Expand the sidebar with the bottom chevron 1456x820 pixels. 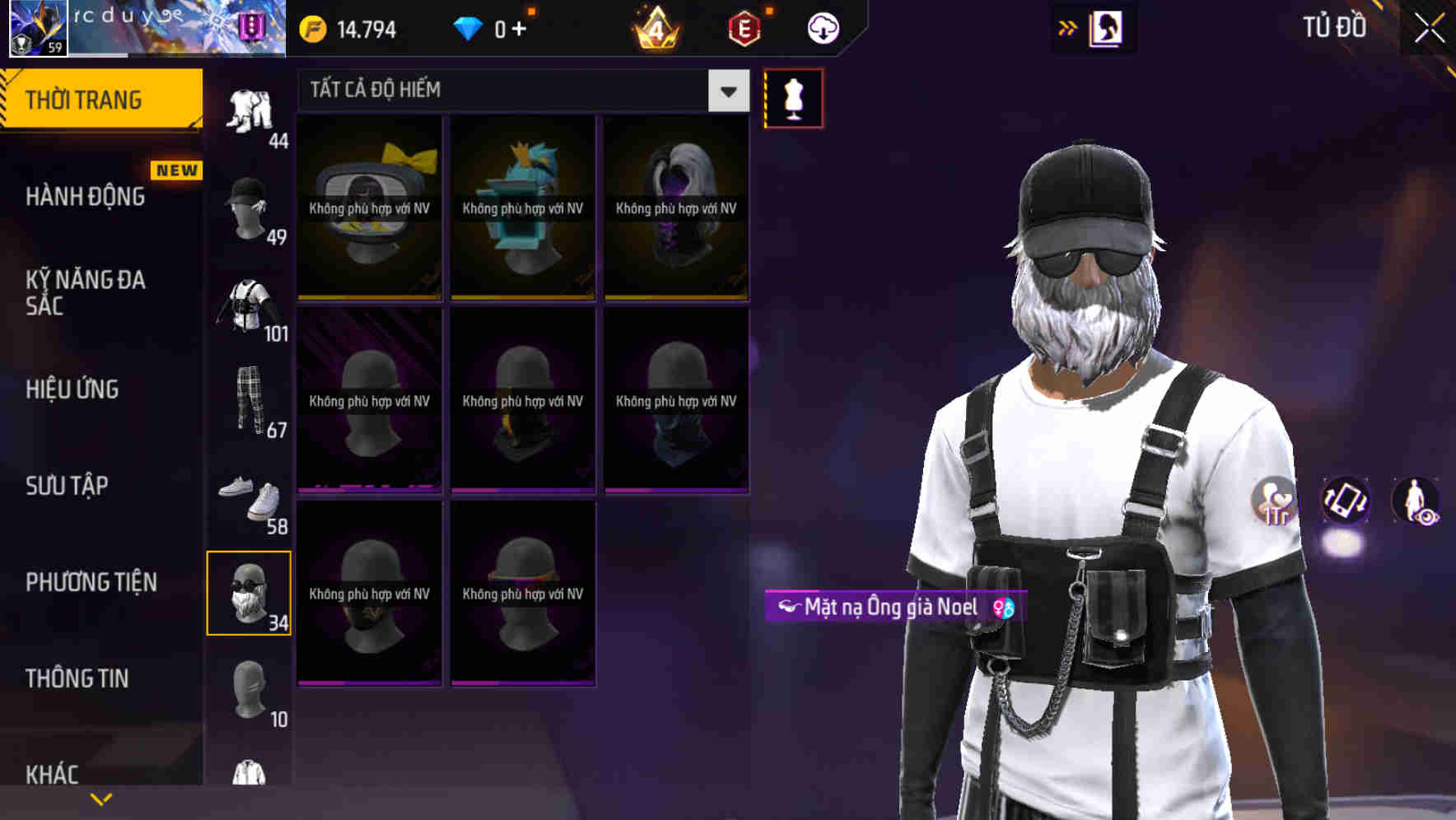[101, 798]
